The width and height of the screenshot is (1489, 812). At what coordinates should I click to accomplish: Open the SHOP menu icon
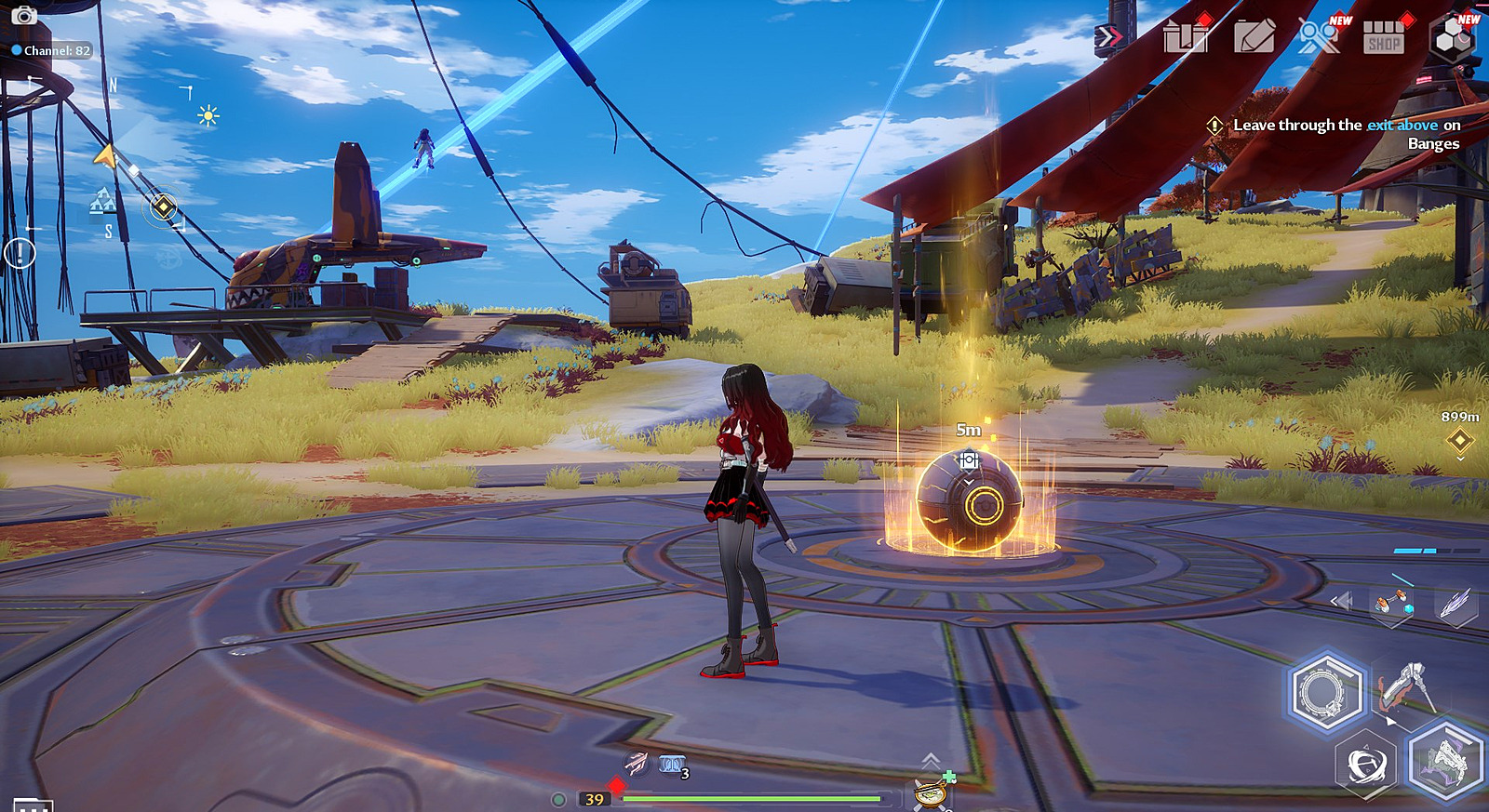[x=1384, y=38]
